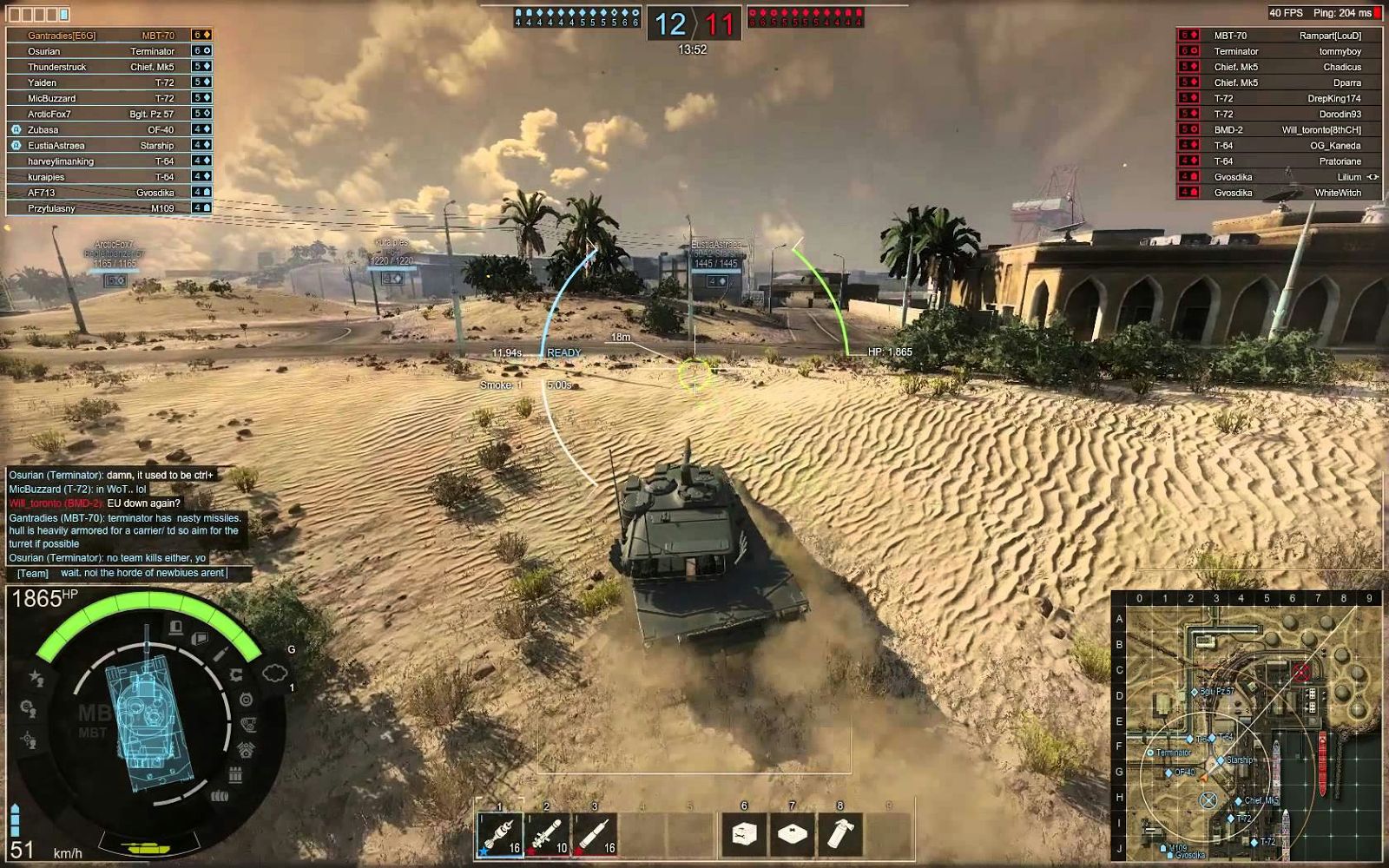Switch to the guided missile in slot 2
1389x868 pixels.
[548, 835]
